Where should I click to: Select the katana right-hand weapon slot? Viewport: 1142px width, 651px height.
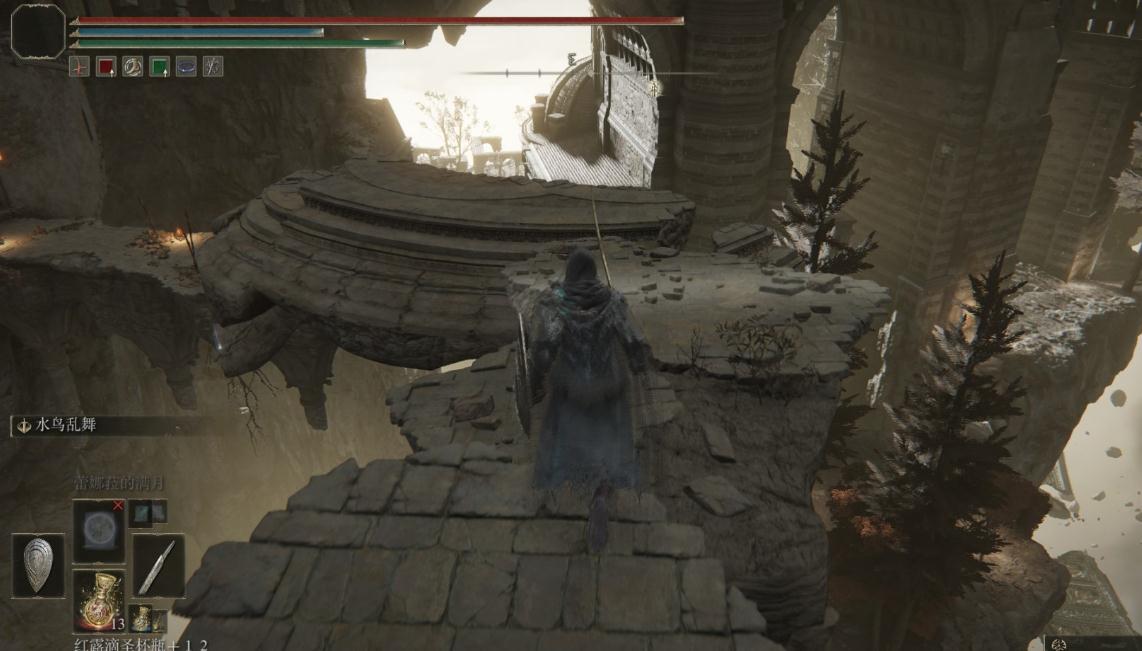pos(158,565)
